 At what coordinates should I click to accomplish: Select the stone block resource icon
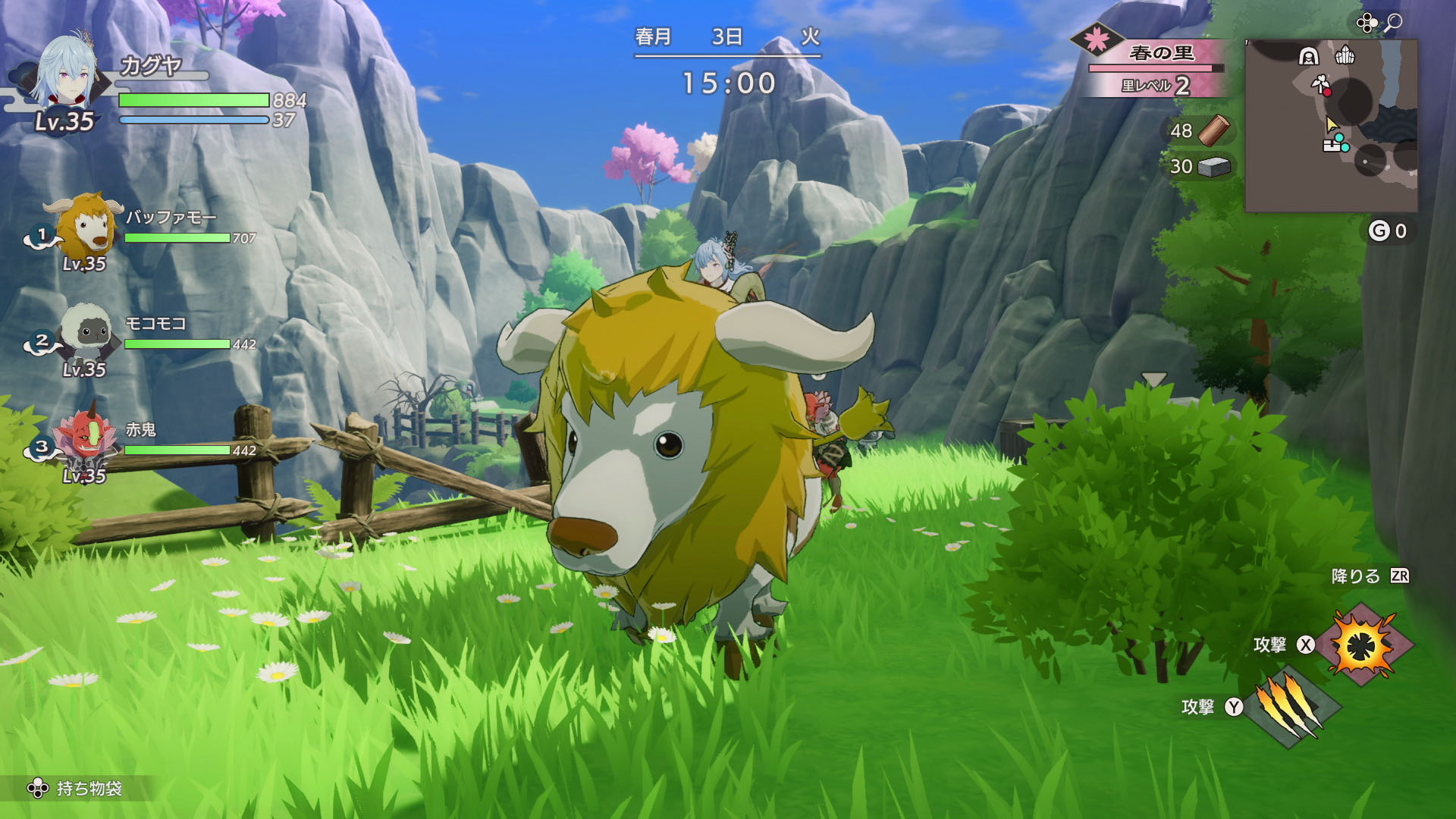(1214, 167)
